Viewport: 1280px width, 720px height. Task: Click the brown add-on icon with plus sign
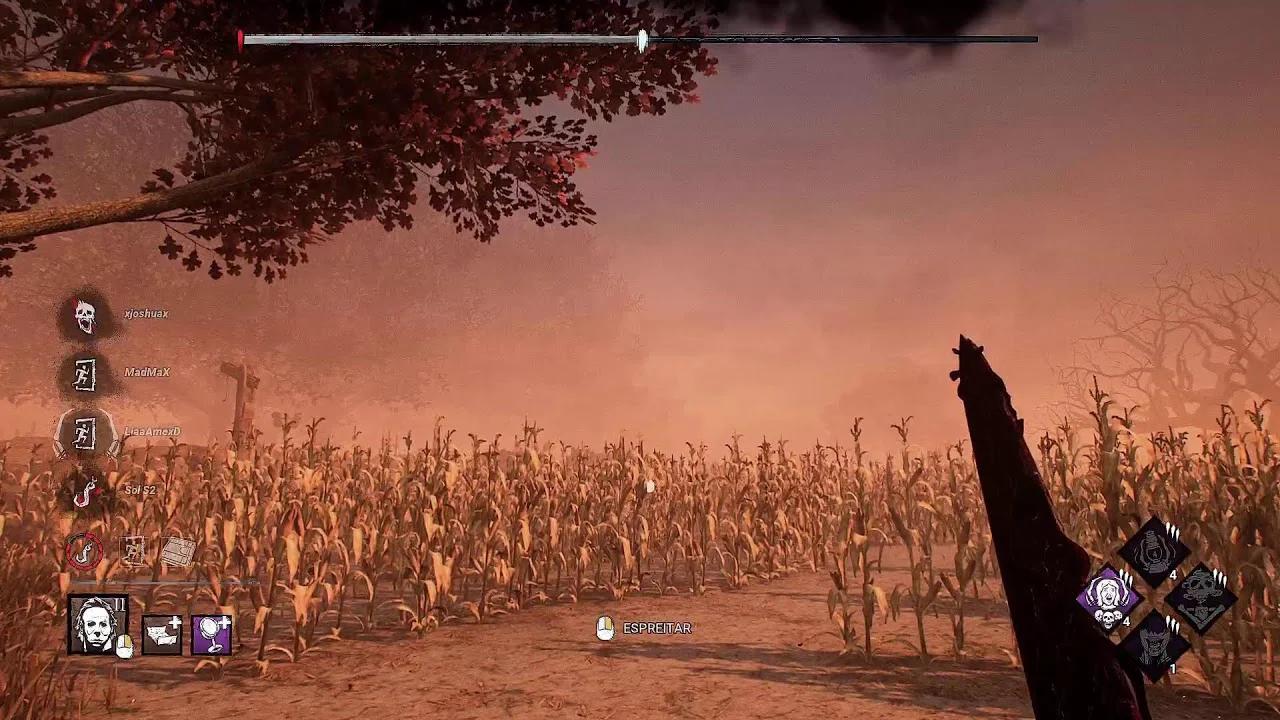coord(162,633)
